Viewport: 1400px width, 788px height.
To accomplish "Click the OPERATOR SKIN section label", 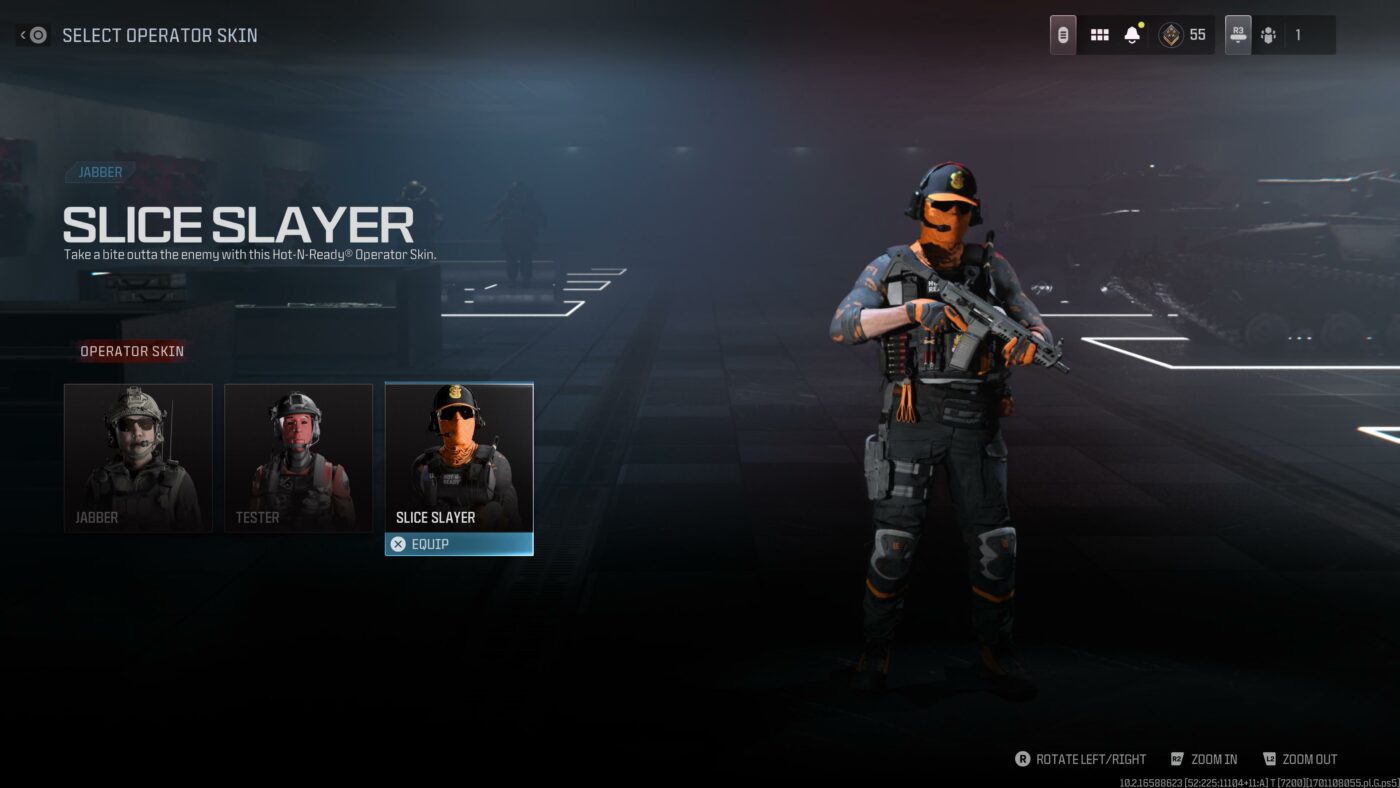I will click(132, 351).
